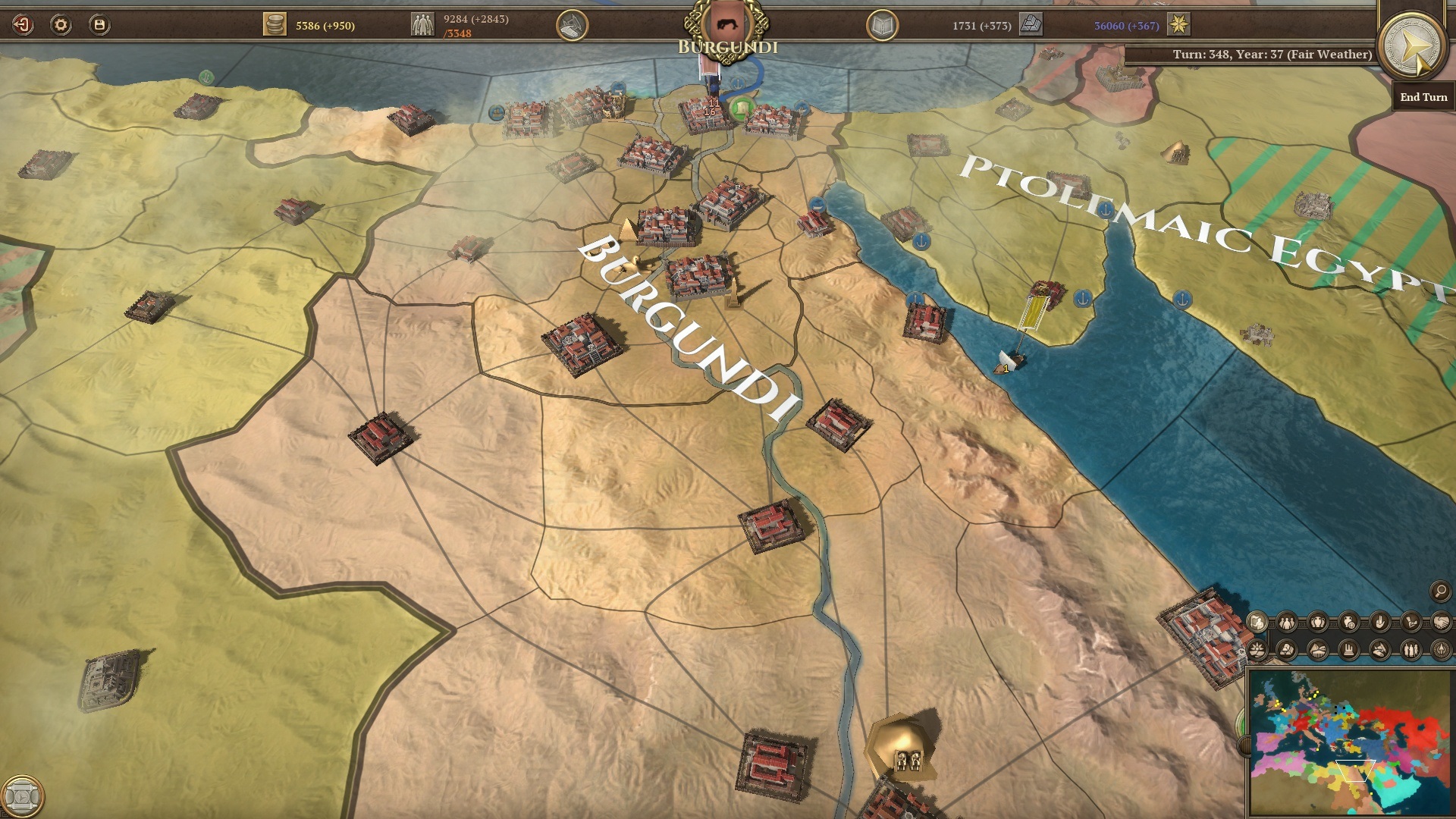Open the treasury panel via coins icon

point(275,24)
